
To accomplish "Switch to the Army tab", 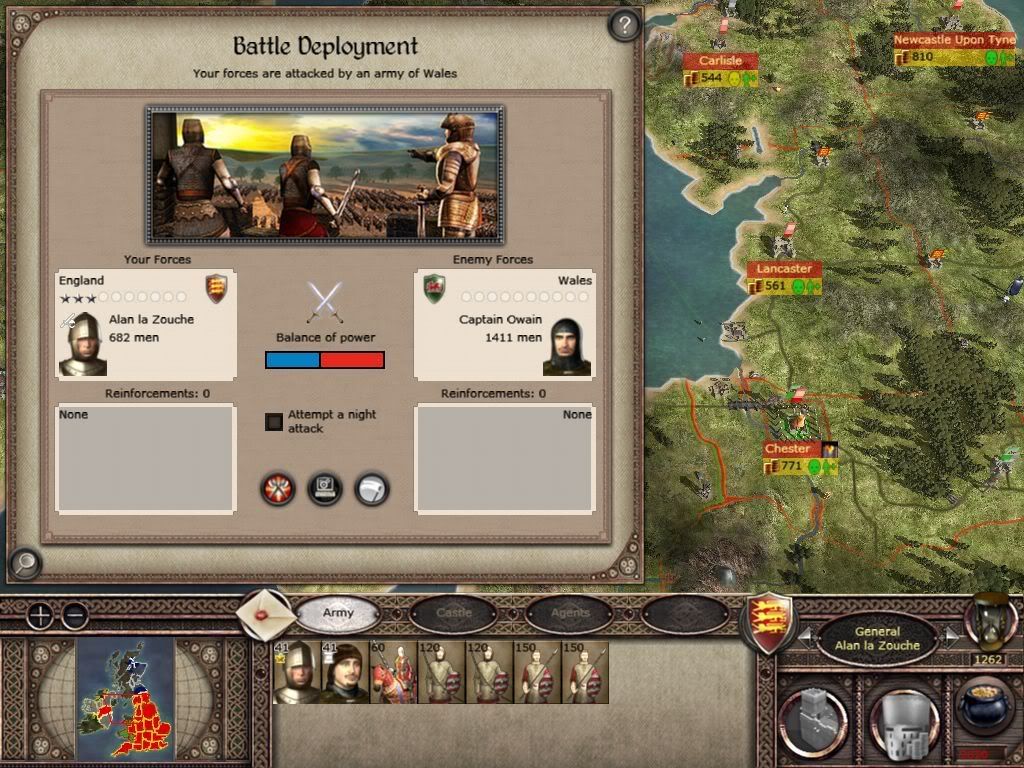I will coord(338,613).
